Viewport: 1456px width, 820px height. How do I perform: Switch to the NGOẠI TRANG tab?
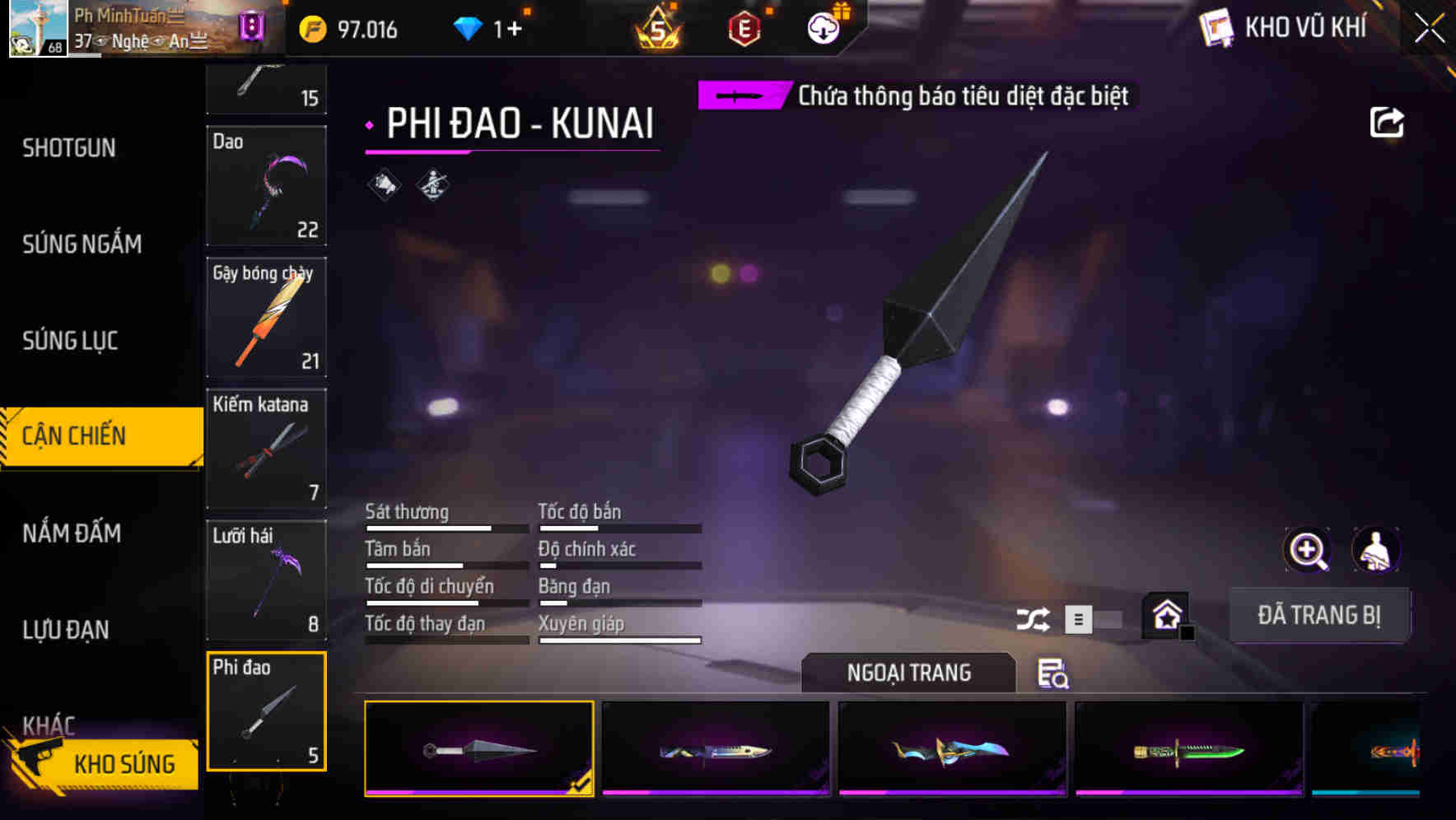point(909,673)
